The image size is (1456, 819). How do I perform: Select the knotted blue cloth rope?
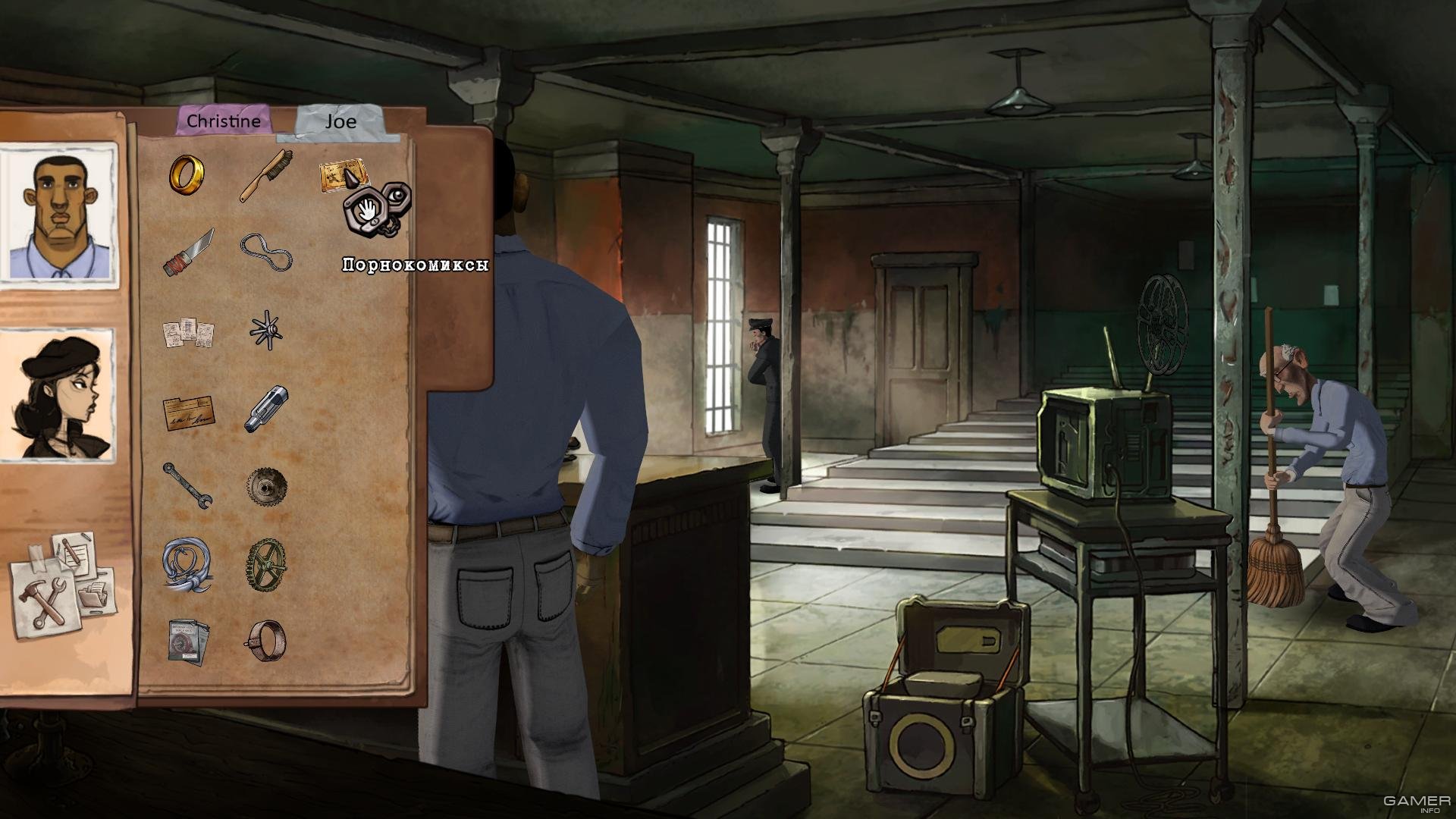tap(187, 566)
